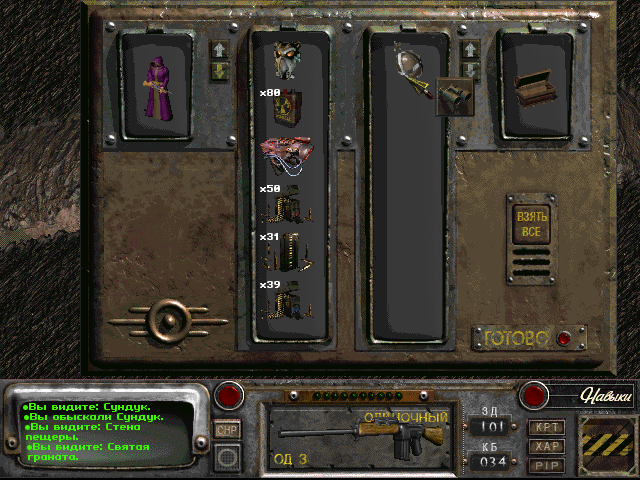The image size is (640, 480).
Task: Open the map with the КРТ button
Action: point(545,428)
